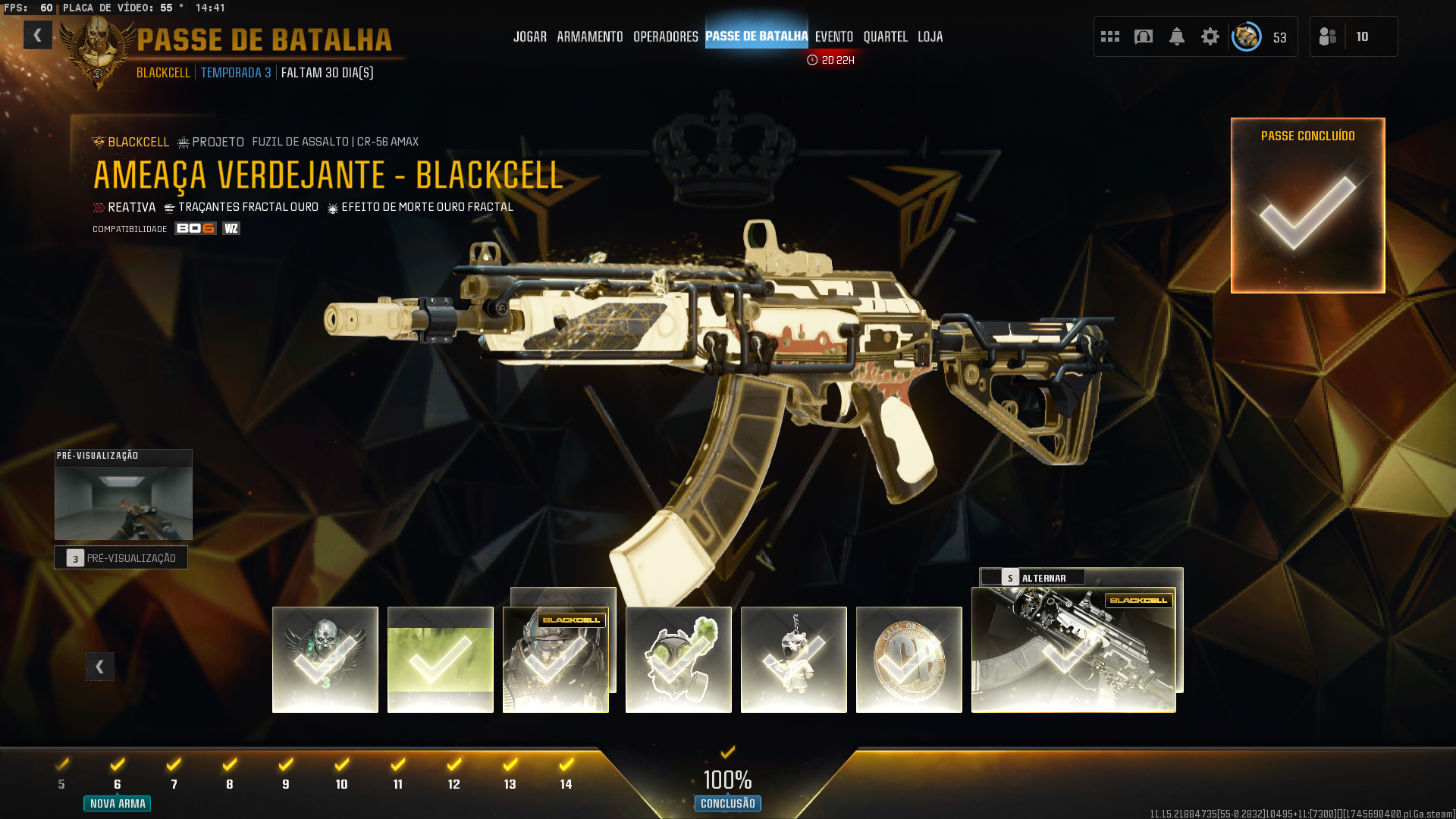Select the gas mask sticker reward

pyautogui.click(x=678, y=659)
